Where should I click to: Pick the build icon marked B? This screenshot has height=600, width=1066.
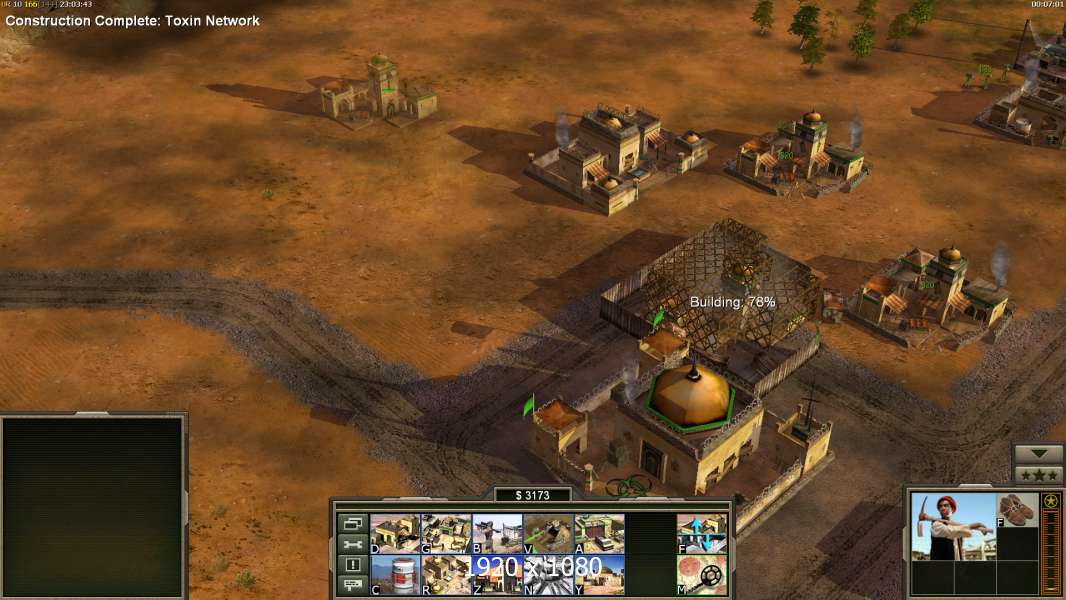pyautogui.click(x=497, y=533)
